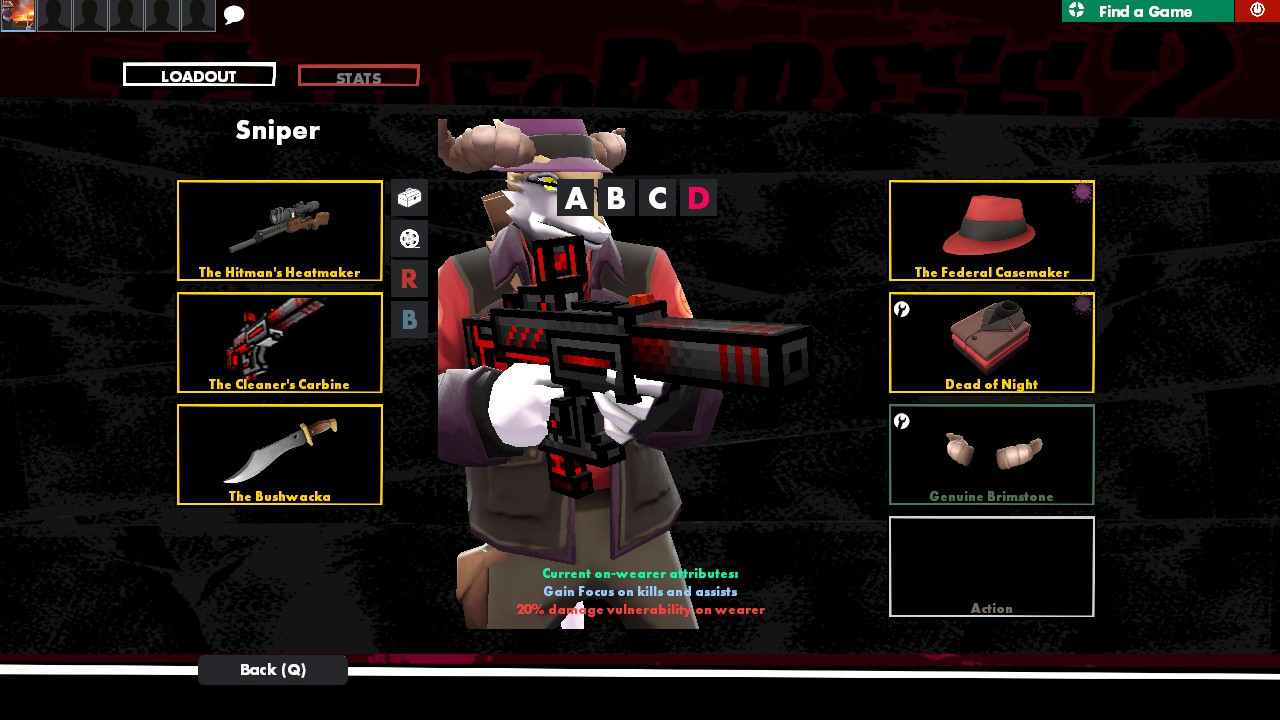The width and height of the screenshot is (1280, 720).
Task: Switch to the LOADOUT tab
Action: 198,74
